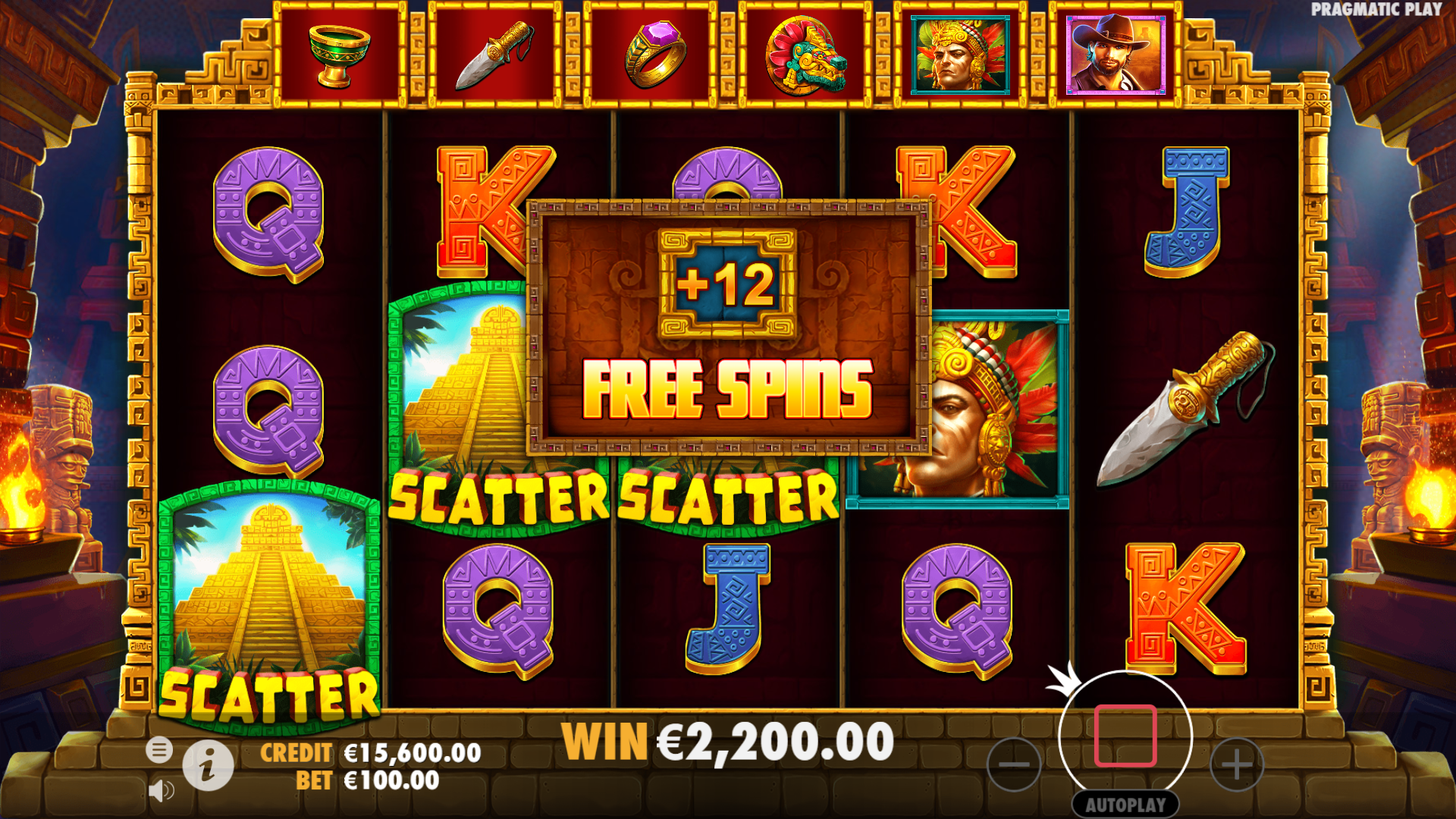Open the hamburger menu
The image size is (1456, 819).
point(159,750)
